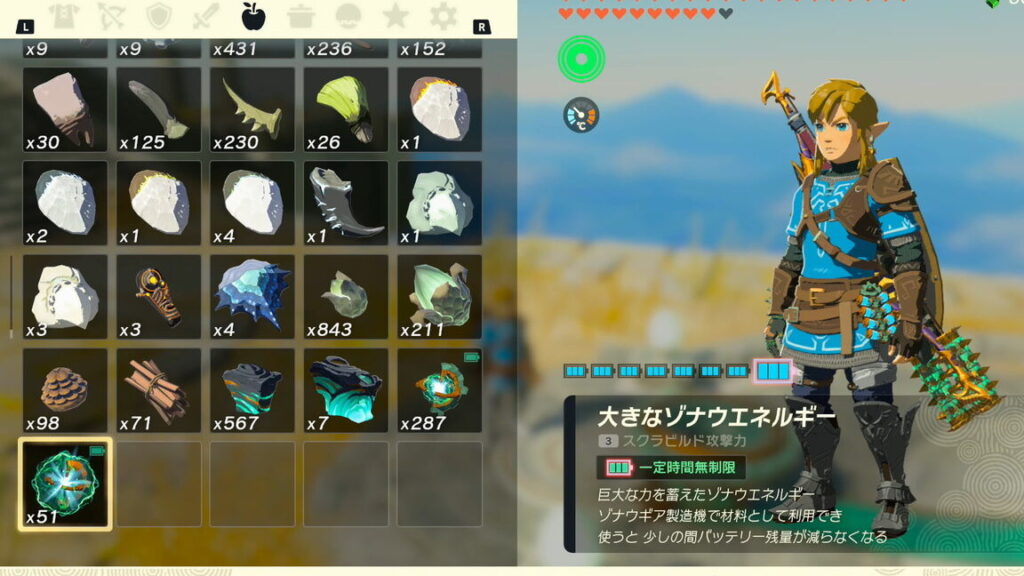The height and width of the screenshot is (576, 1024).
Task: Select the Large Zonai Charge slot with x51
Action: click(x=65, y=484)
